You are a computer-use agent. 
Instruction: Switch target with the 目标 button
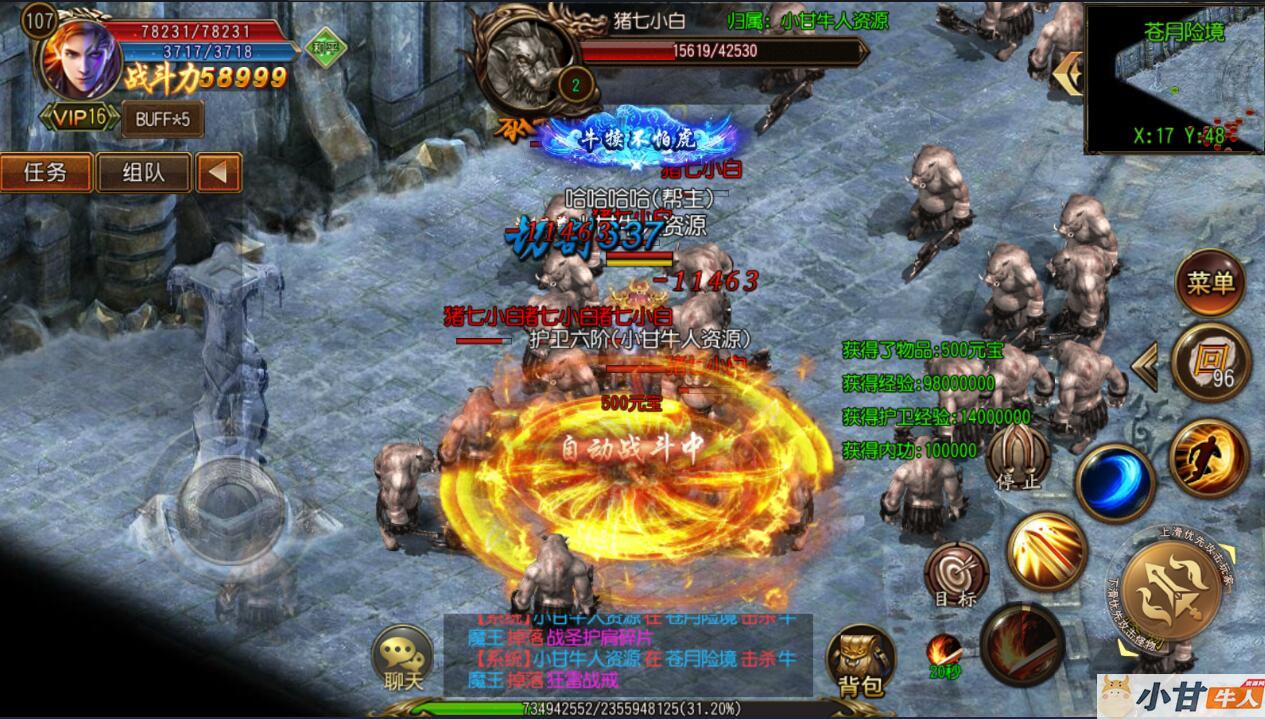point(956,576)
